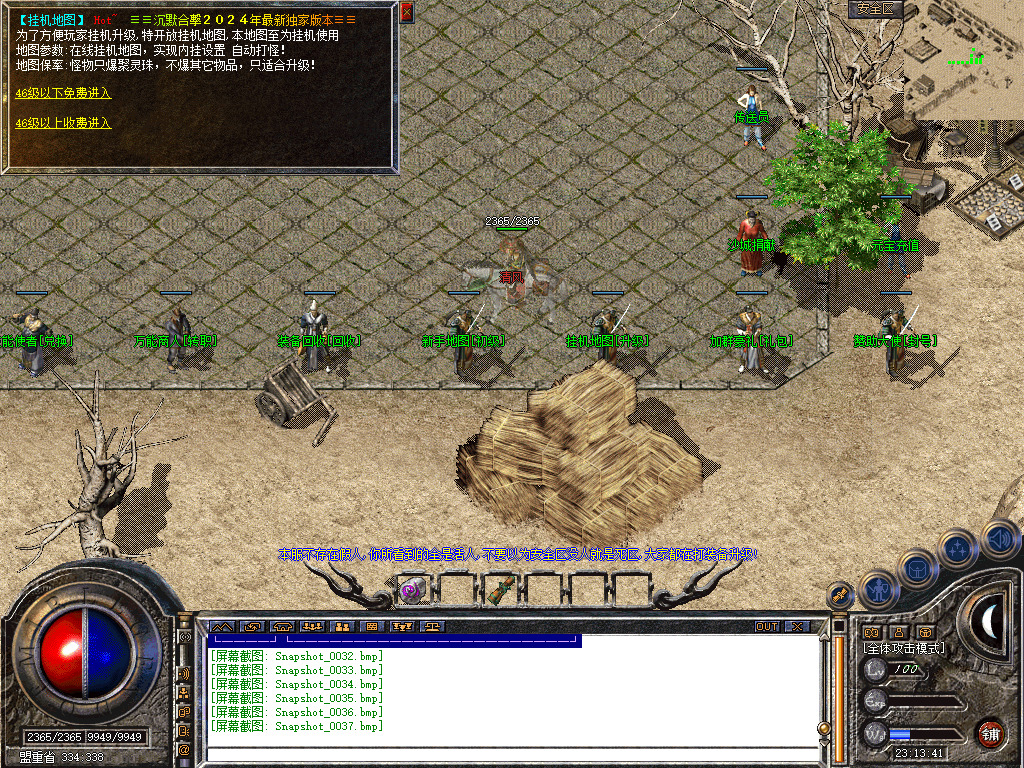Image resolution: width=1024 pixels, height=768 pixels.
Task: Click the satellite icon beside the chat panel
Action: (840, 596)
